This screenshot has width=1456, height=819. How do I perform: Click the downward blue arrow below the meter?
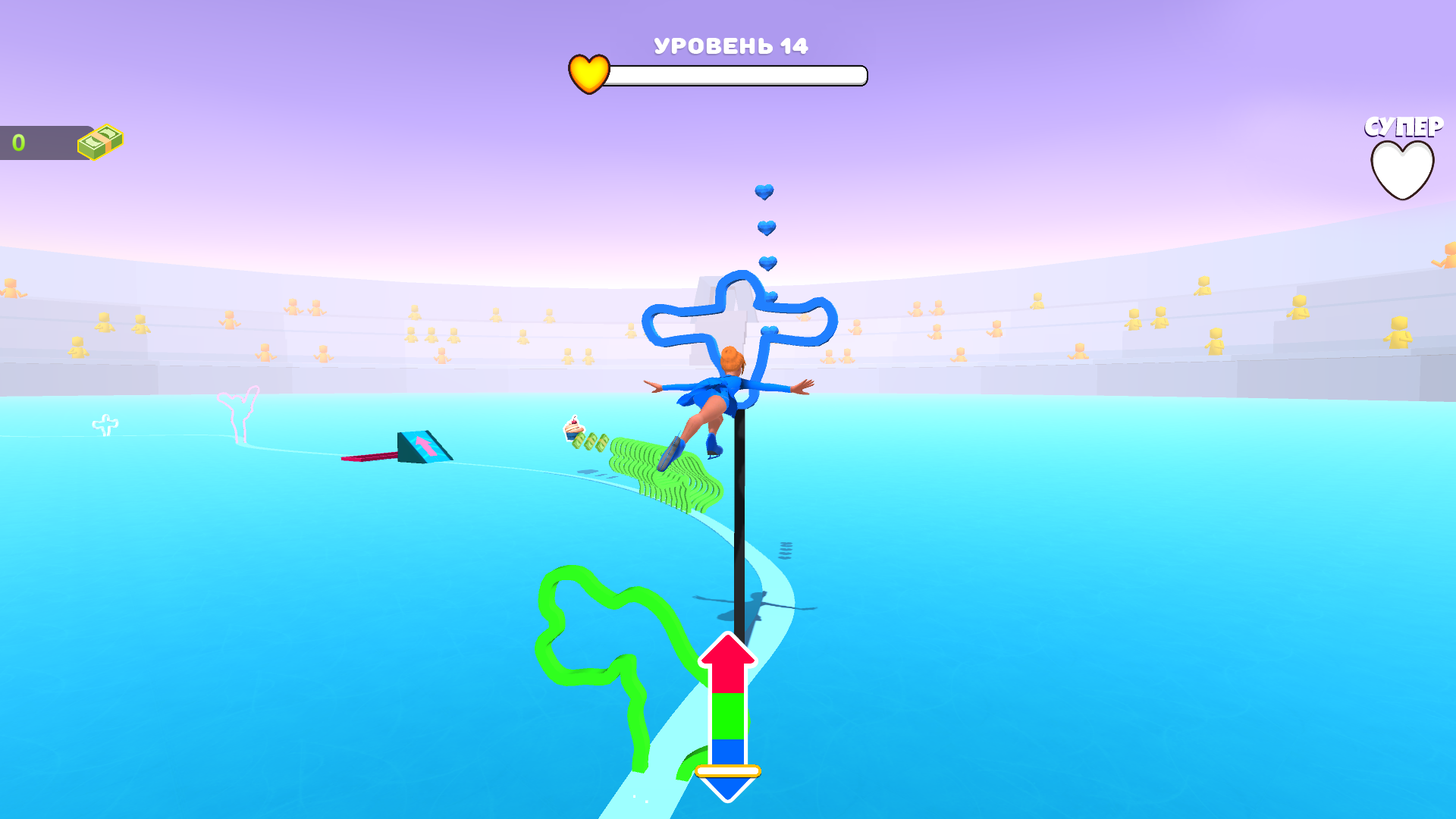point(729,789)
